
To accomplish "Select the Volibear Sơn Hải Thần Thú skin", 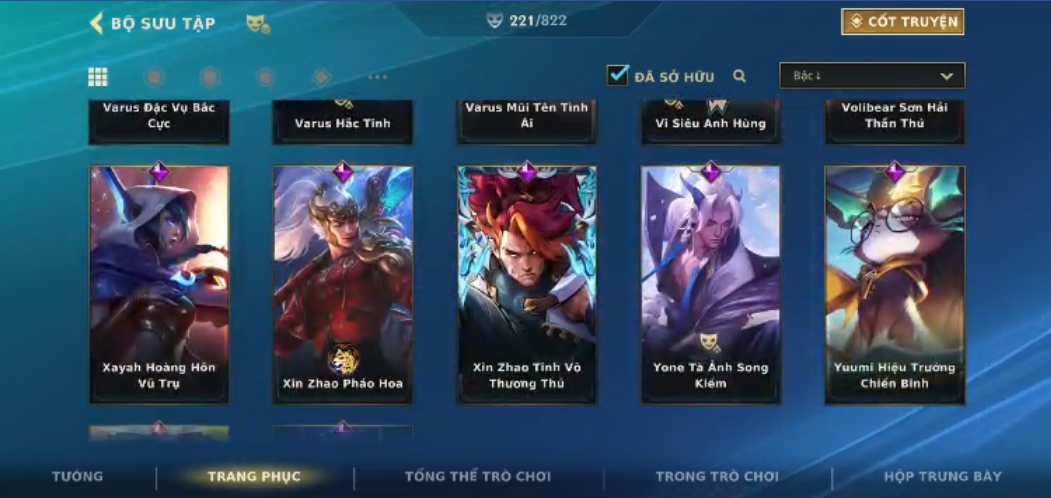I will 895,120.
